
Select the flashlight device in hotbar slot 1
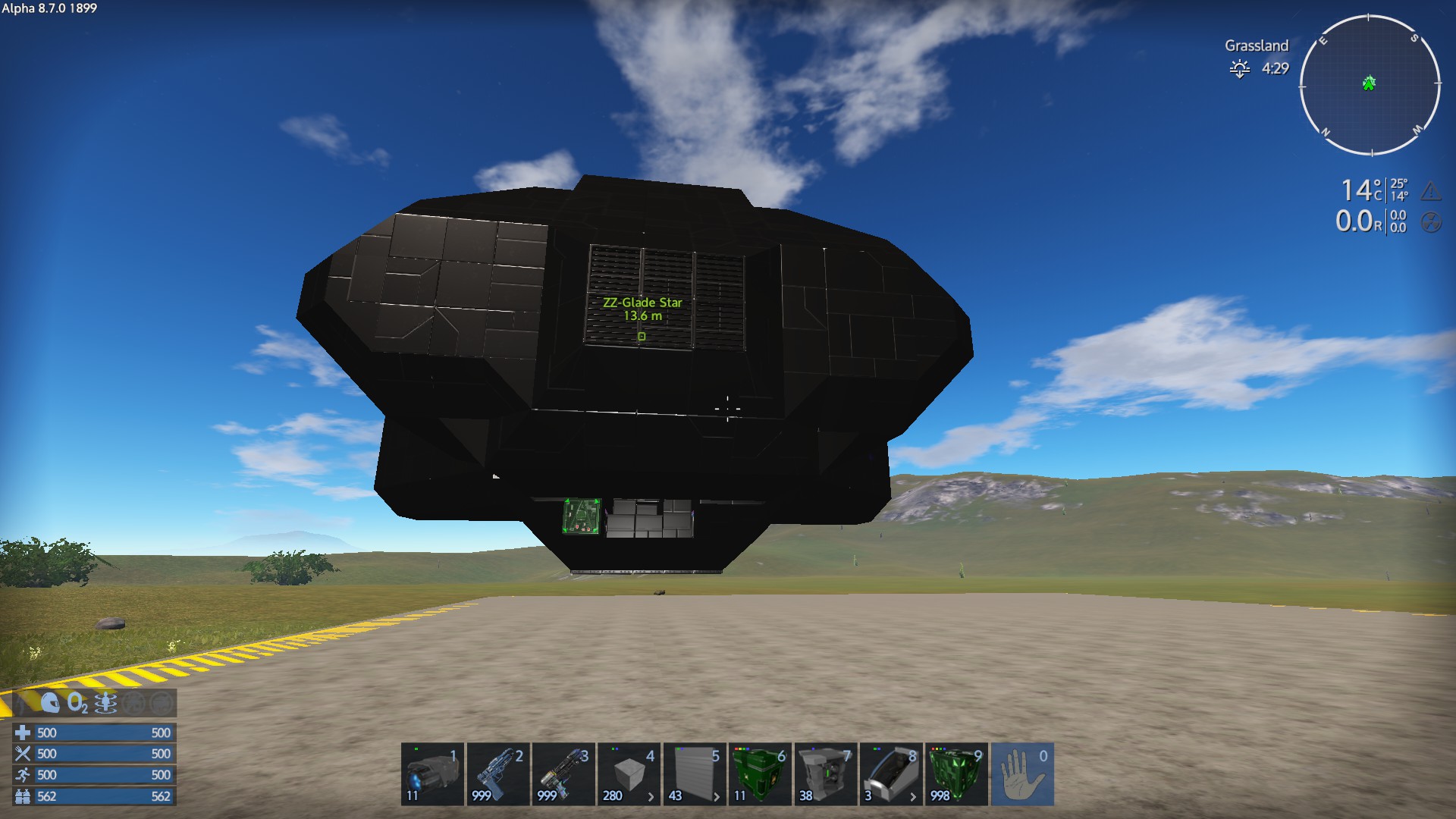point(432,774)
